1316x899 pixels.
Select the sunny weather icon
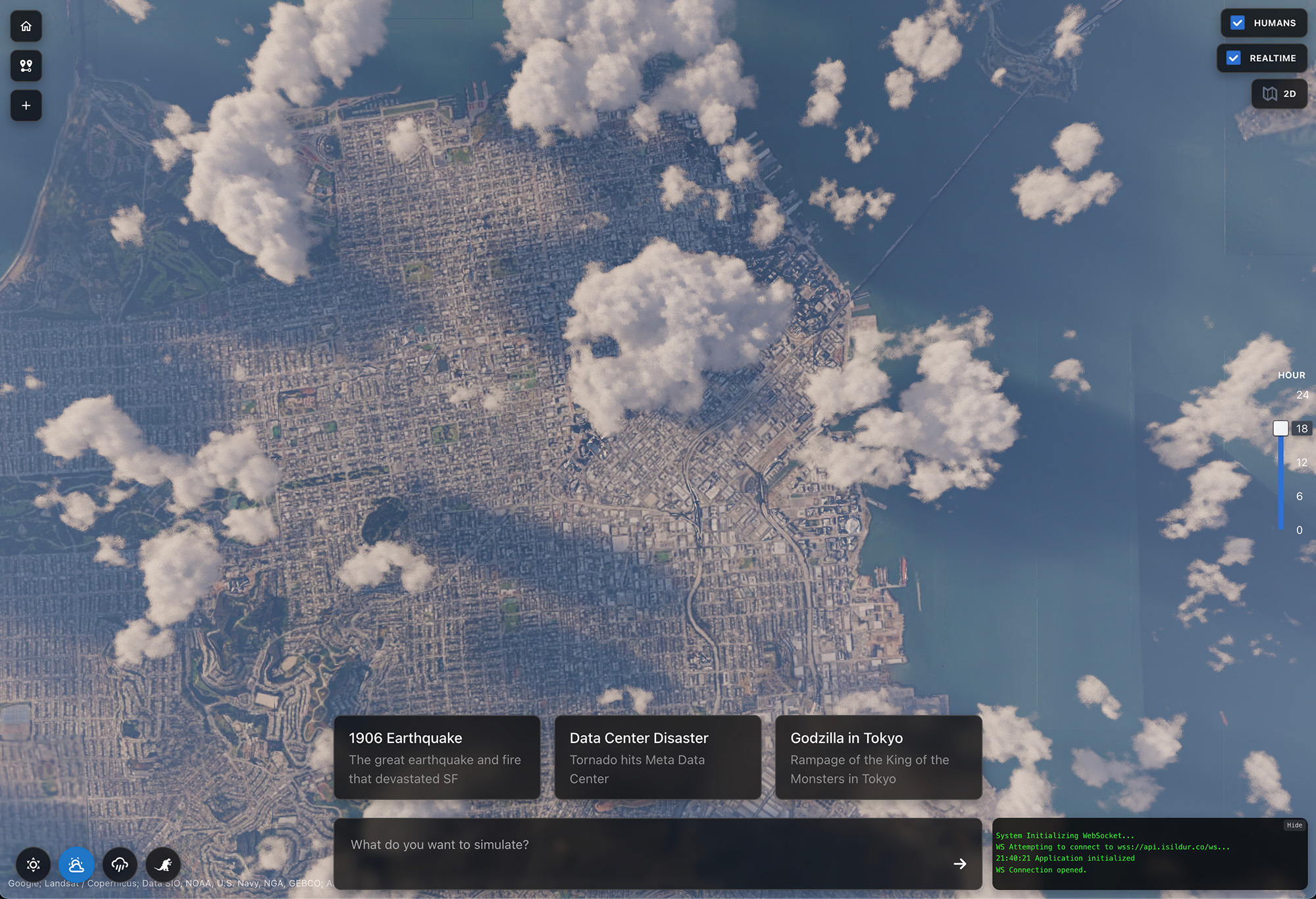click(33, 865)
